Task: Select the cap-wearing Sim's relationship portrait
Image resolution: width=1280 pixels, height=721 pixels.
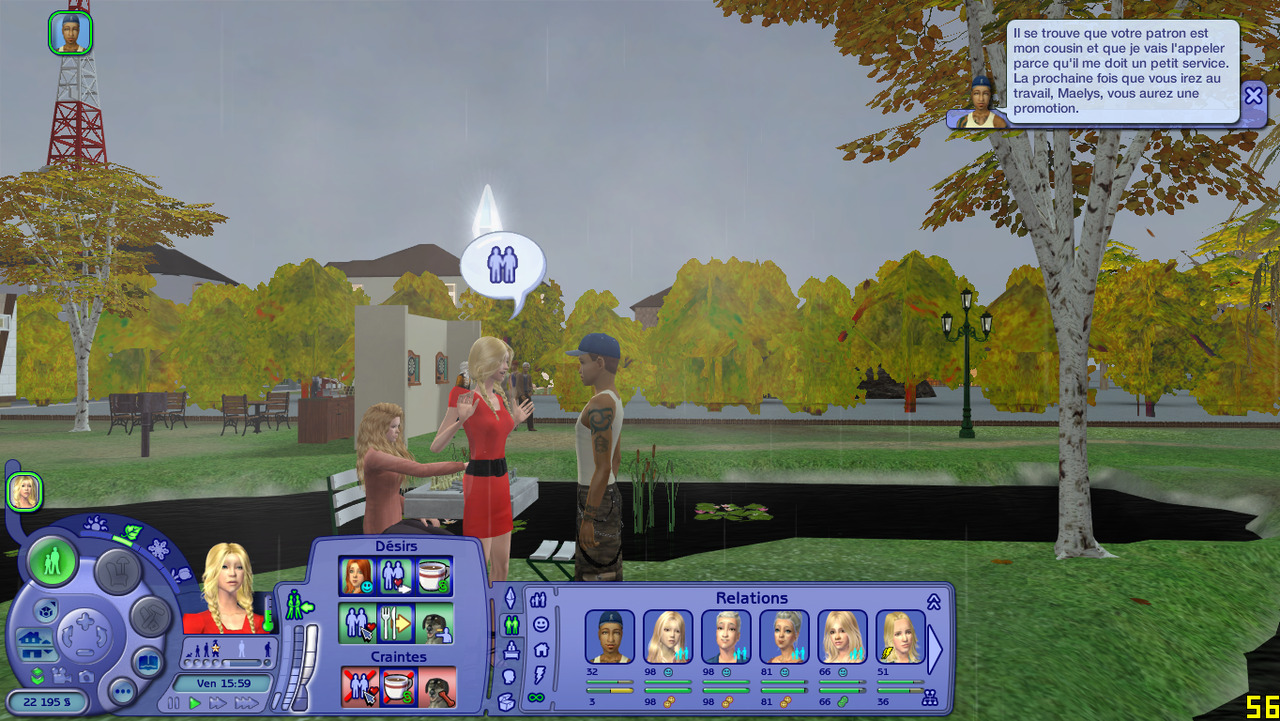Action: click(609, 637)
